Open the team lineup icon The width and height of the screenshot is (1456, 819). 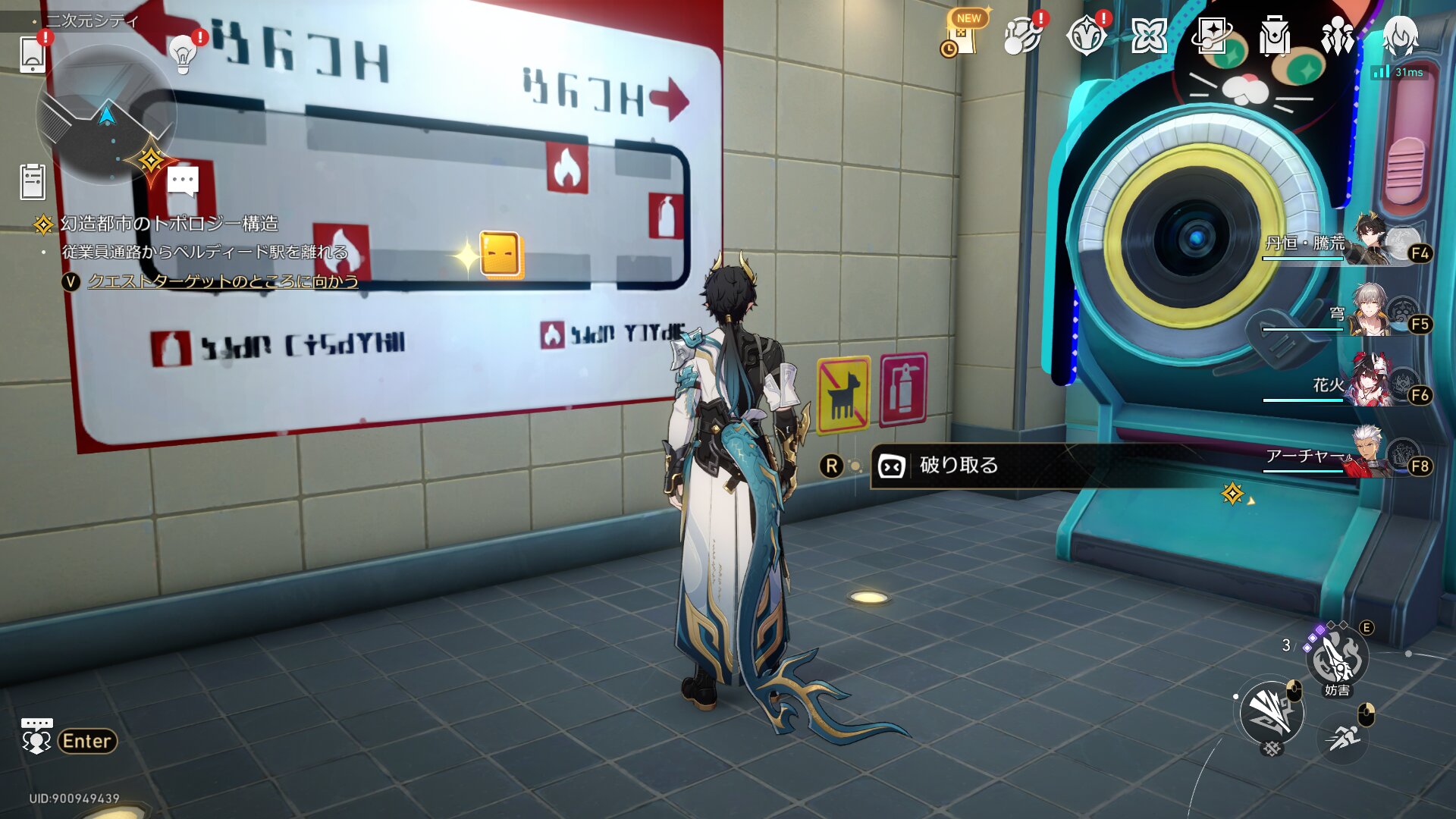pos(1337,36)
